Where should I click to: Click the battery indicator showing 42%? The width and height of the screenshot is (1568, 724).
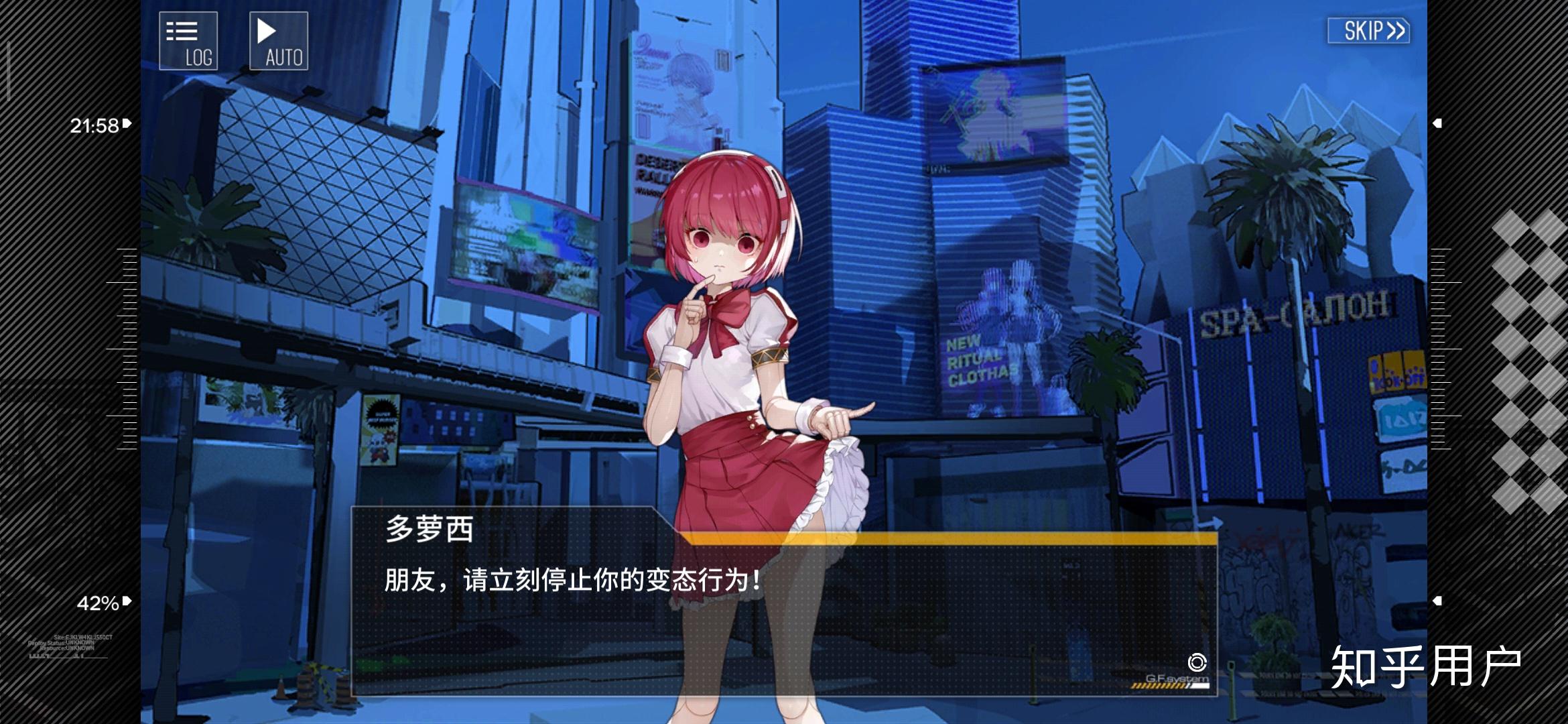pyautogui.click(x=99, y=601)
